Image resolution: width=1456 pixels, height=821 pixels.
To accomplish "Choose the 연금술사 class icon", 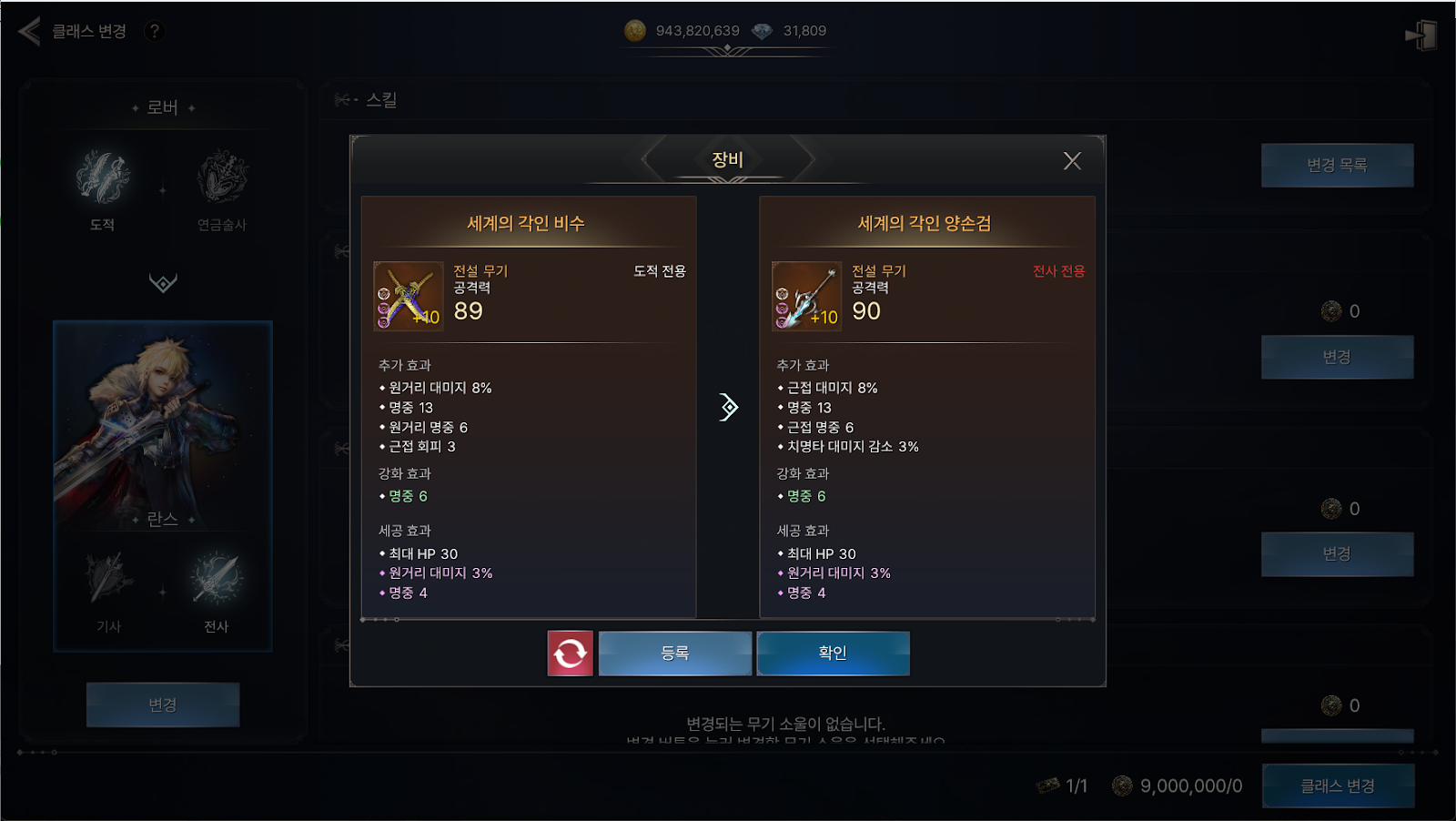I will click(222, 177).
